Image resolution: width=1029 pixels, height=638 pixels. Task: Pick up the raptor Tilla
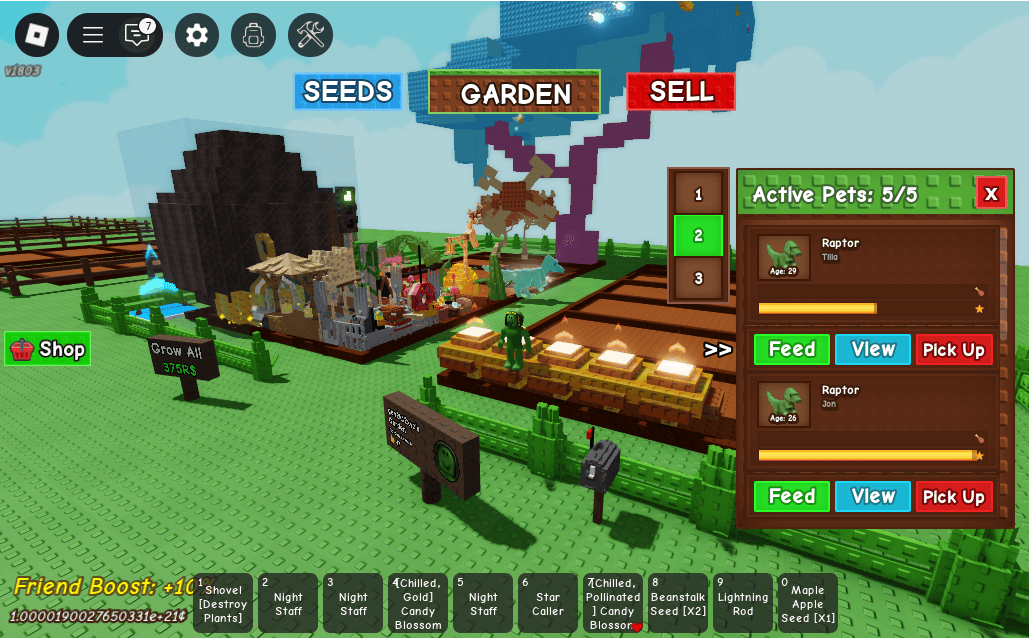click(x=954, y=349)
